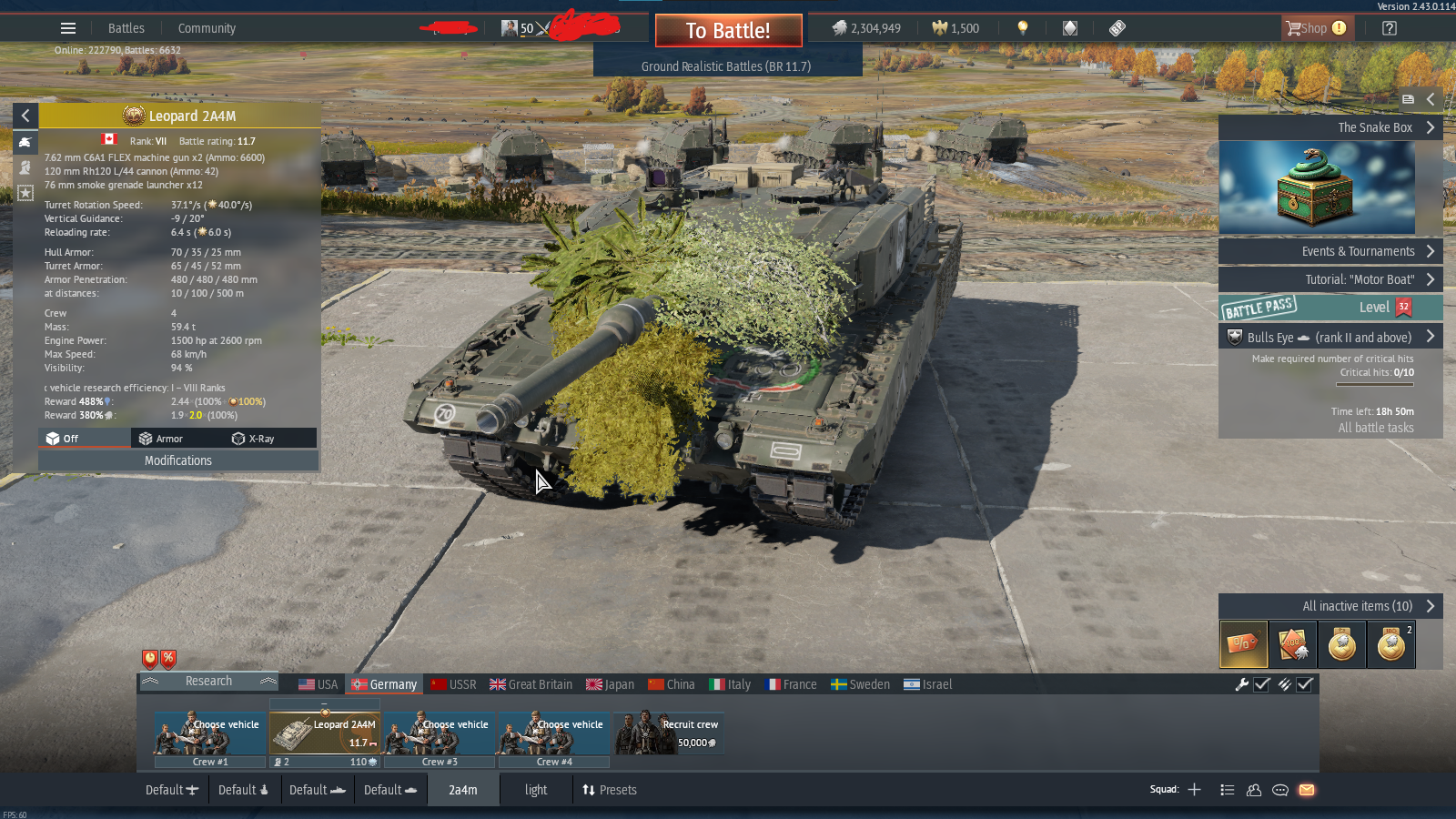
Task: Switch to Armor view mode
Action: click(x=161, y=439)
